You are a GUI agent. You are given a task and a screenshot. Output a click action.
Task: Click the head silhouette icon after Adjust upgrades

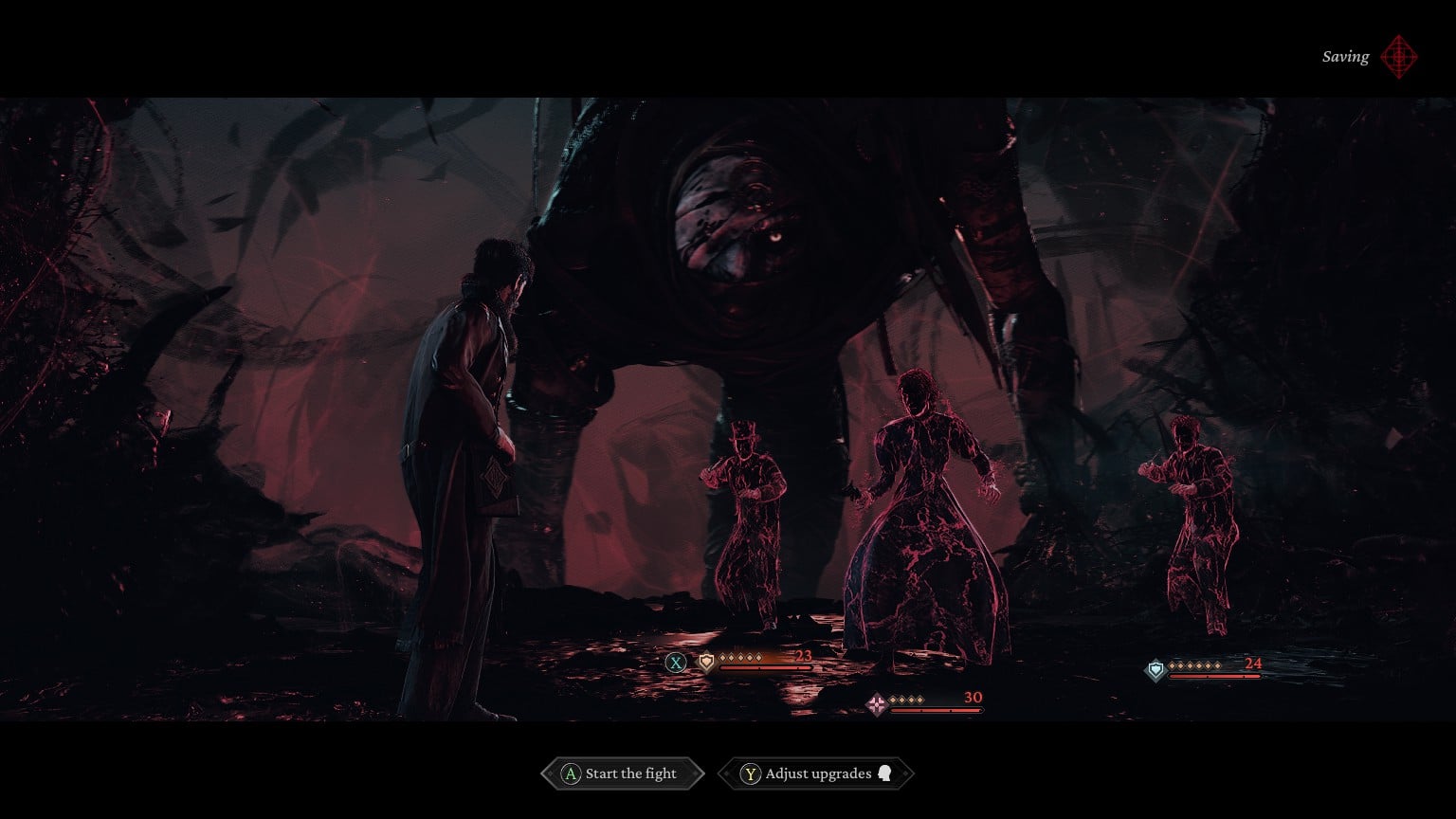point(884,774)
